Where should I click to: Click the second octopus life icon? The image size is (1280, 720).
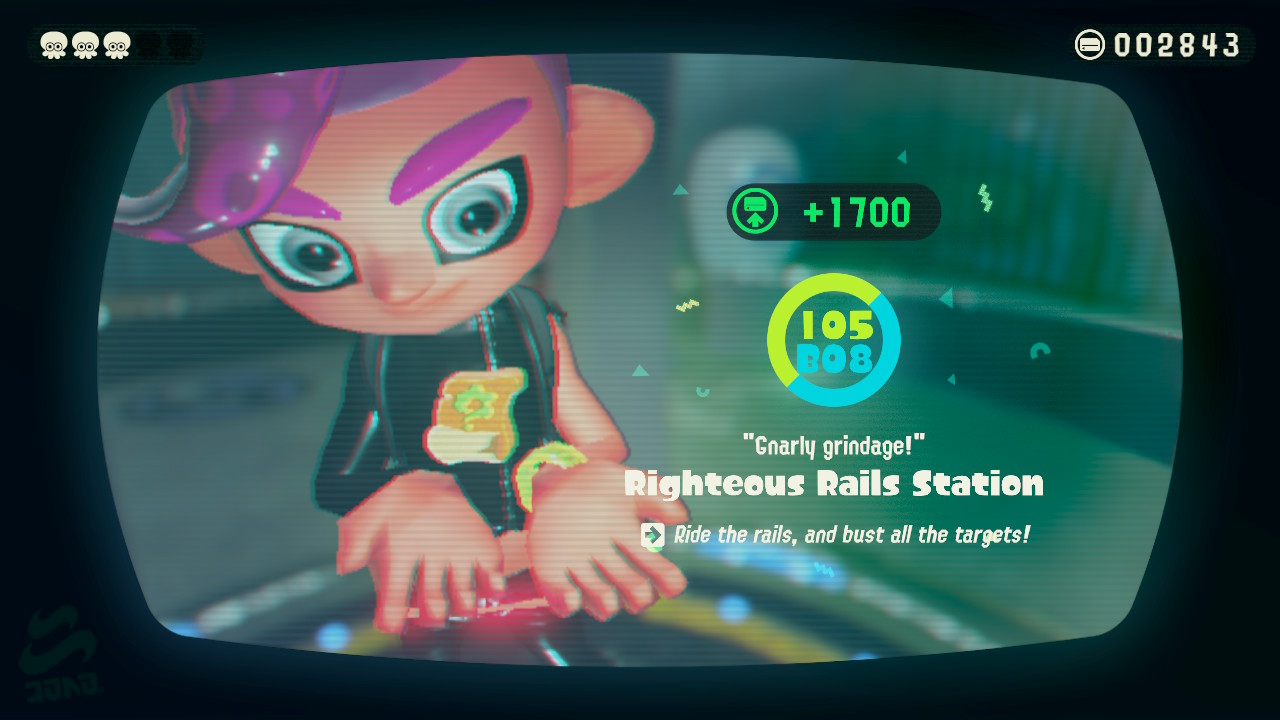point(85,45)
